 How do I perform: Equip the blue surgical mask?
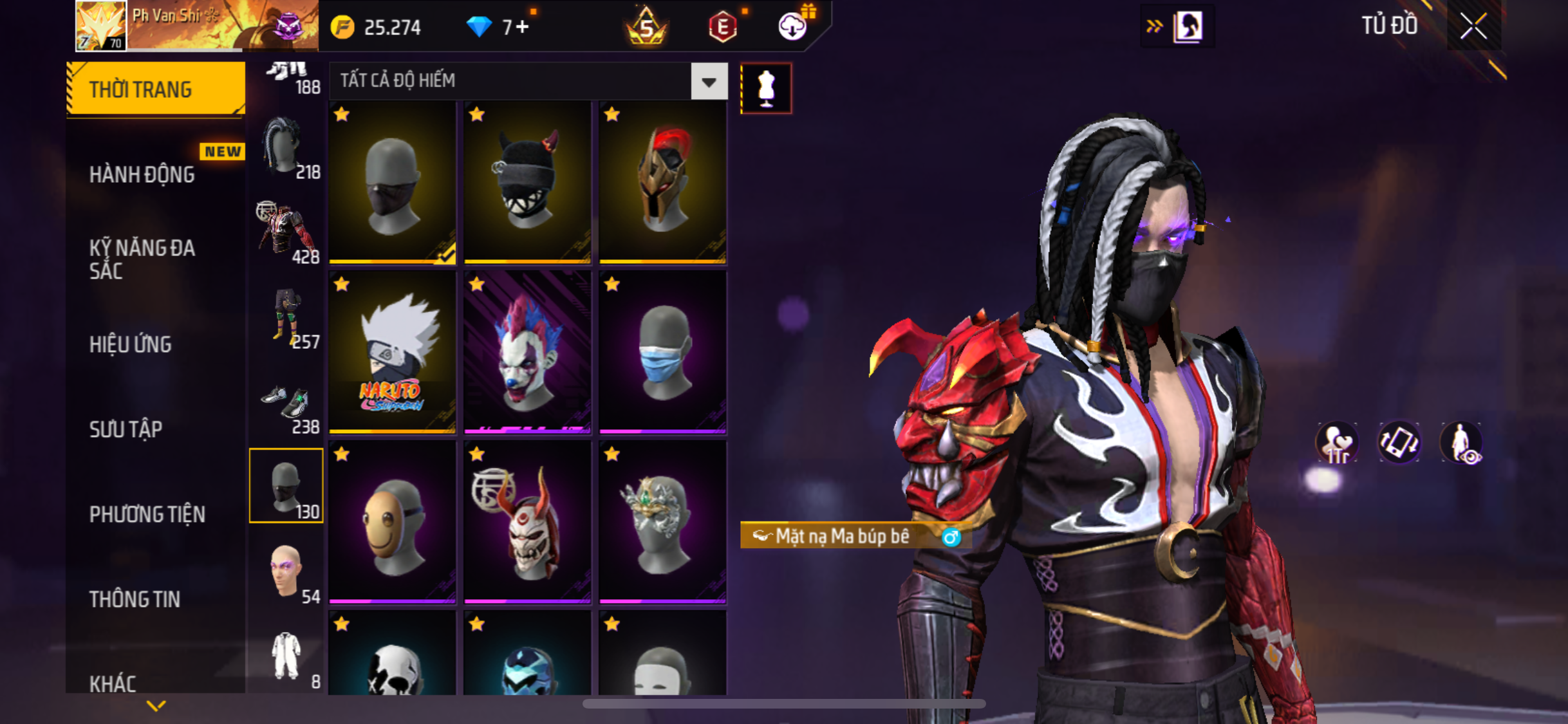point(662,352)
